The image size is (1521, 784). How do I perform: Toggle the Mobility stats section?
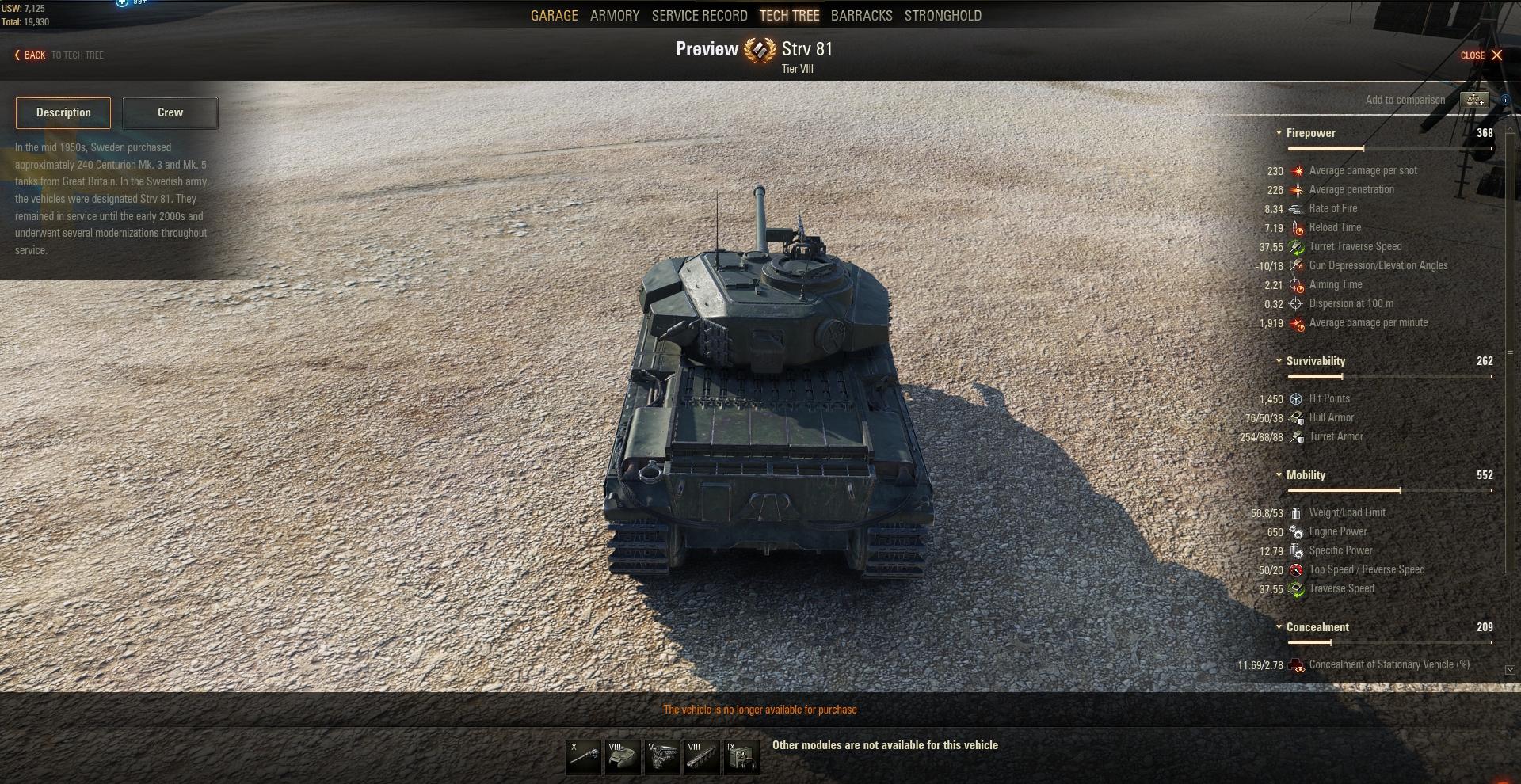coord(1279,475)
